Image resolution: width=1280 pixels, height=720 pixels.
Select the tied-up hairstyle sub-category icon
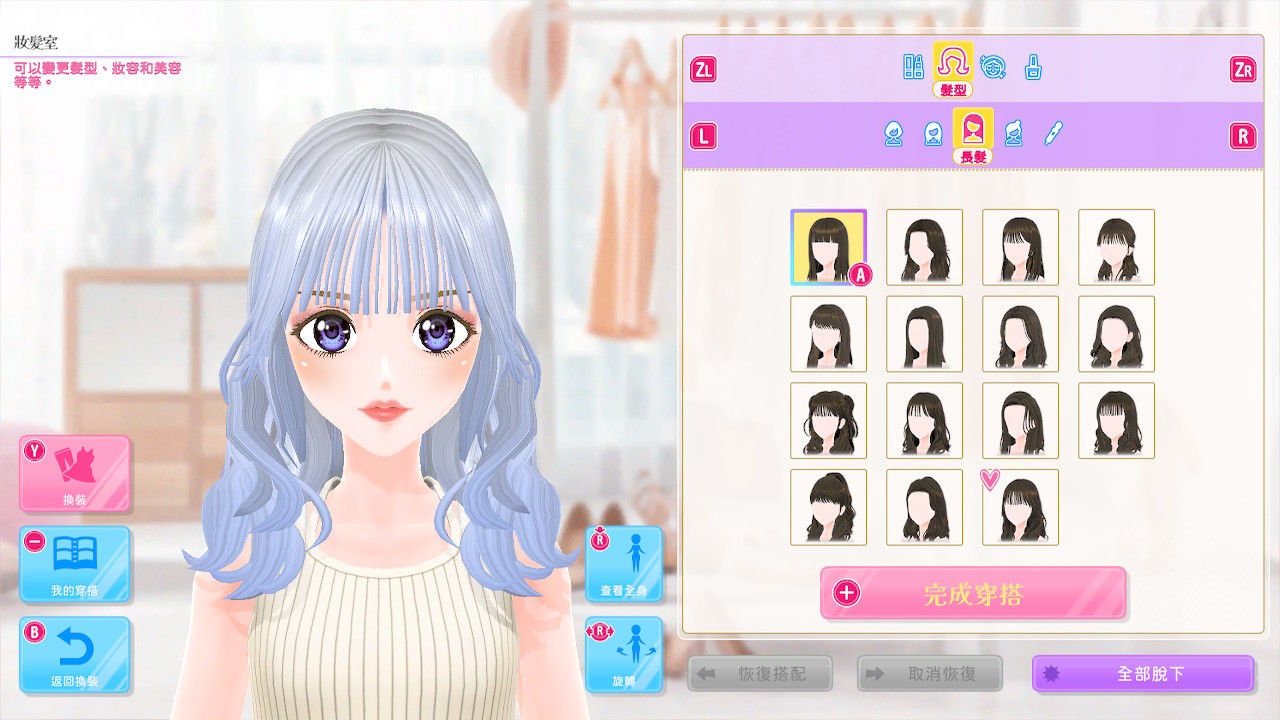(1014, 132)
